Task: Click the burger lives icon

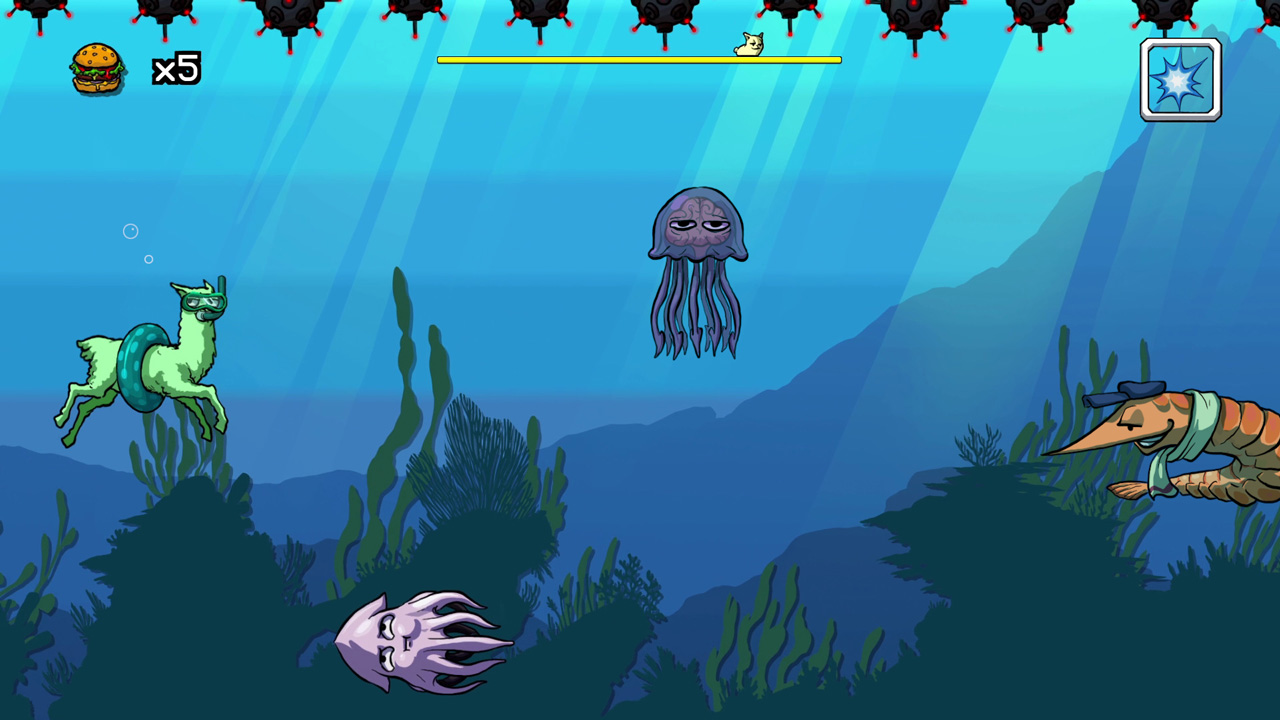Action: click(96, 68)
